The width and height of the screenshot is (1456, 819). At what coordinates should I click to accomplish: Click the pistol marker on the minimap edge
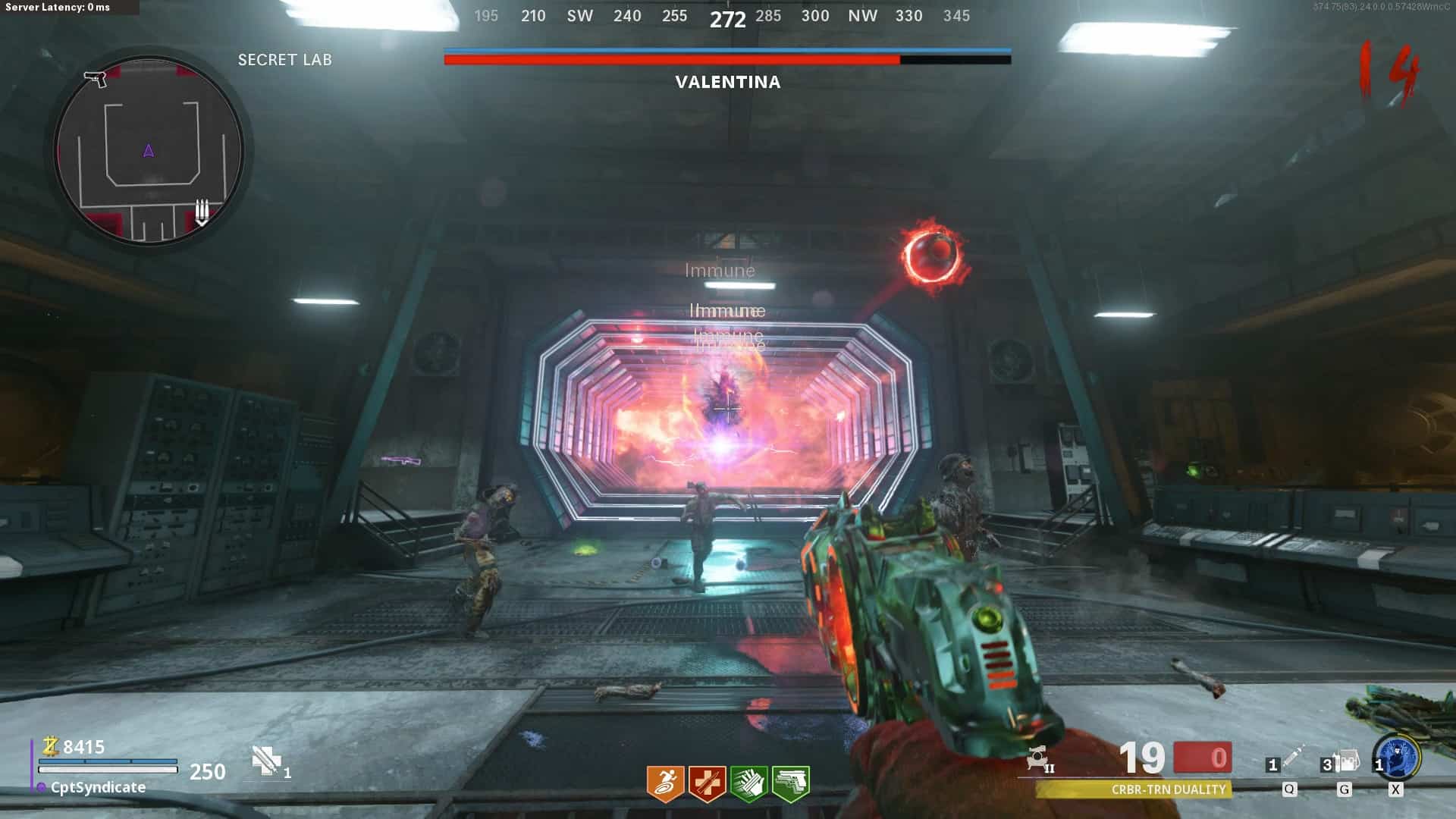pos(96,78)
